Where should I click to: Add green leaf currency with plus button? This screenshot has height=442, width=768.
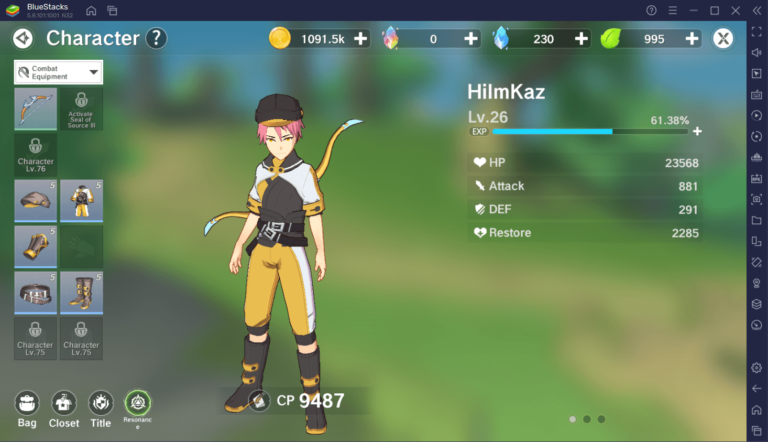click(690, 39)
